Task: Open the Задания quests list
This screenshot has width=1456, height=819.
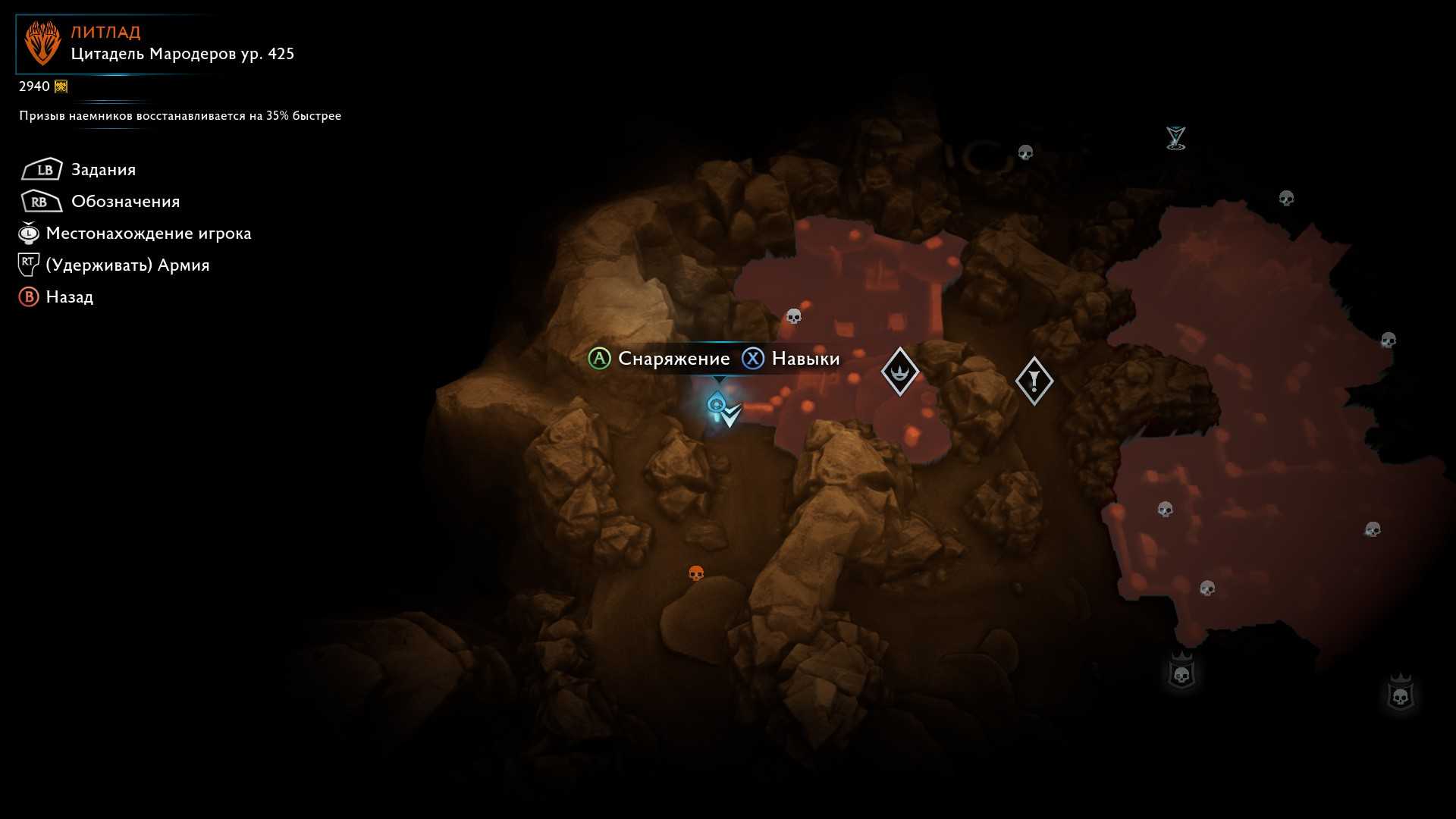Action: 103,170
